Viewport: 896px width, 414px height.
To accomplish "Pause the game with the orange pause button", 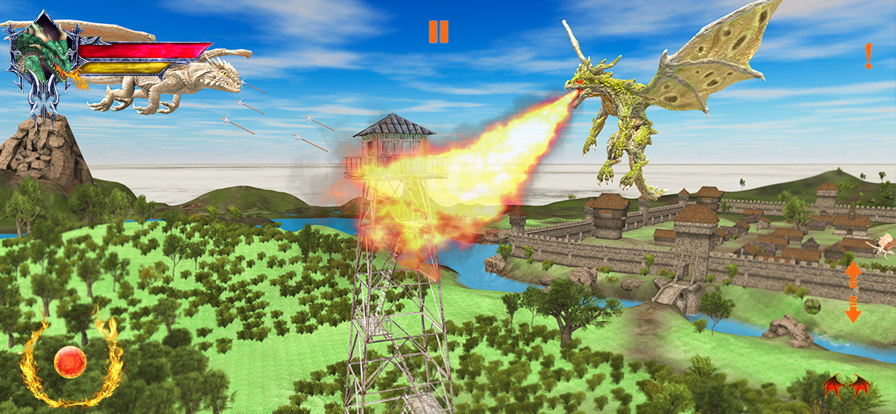I will 438,32.
